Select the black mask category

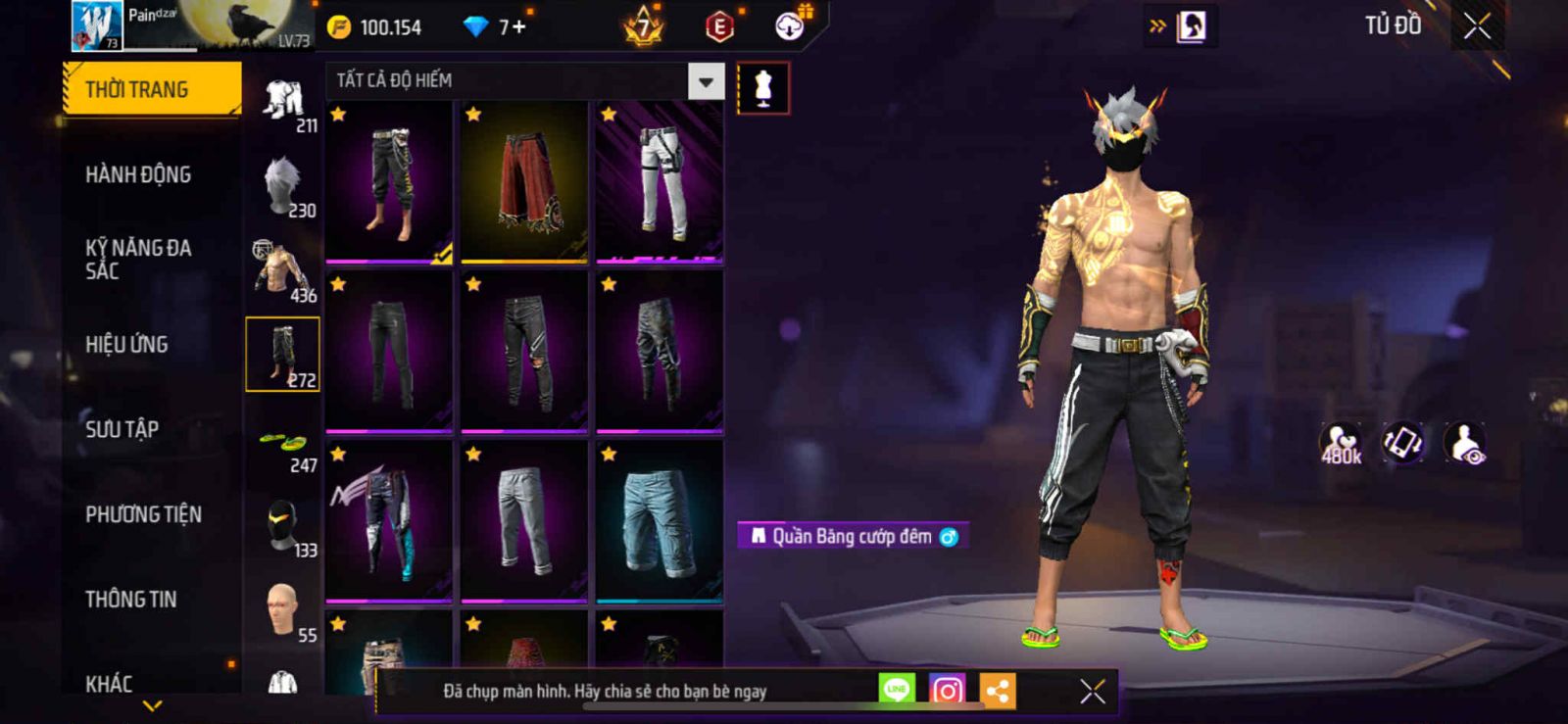click(x=283, y=526)
